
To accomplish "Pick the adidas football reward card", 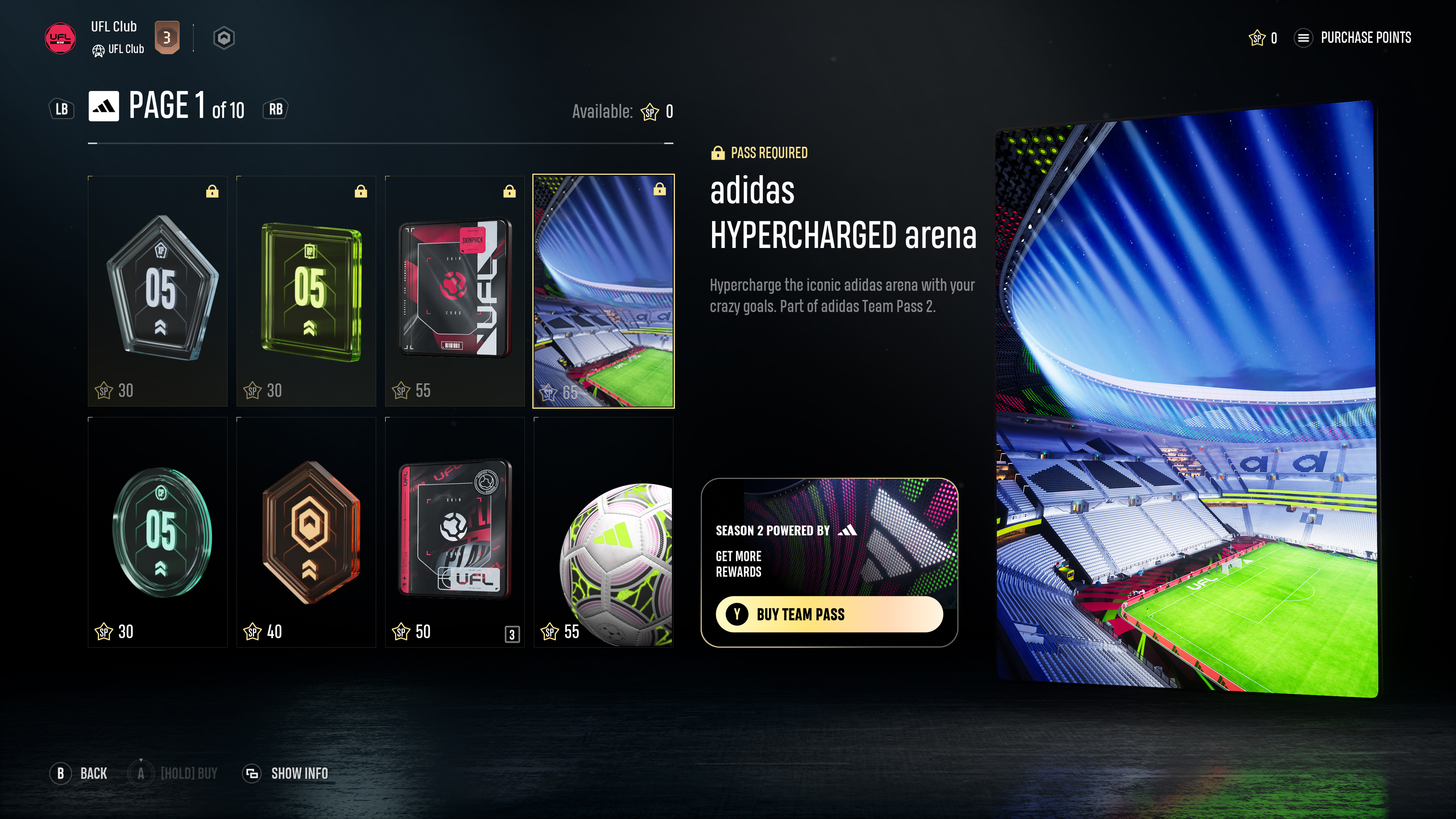I will 603,532.
